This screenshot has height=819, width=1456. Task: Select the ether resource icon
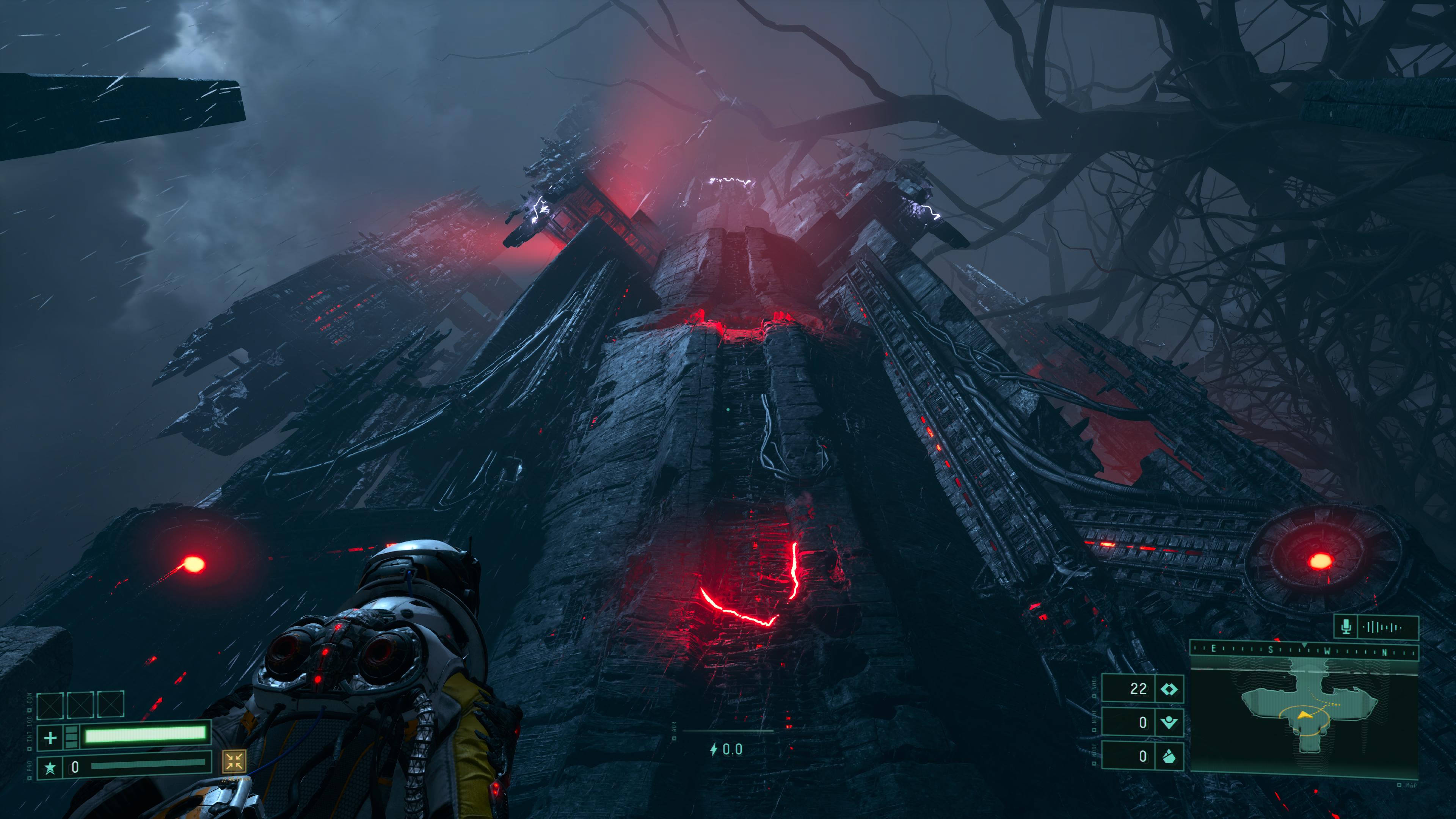1168,722
